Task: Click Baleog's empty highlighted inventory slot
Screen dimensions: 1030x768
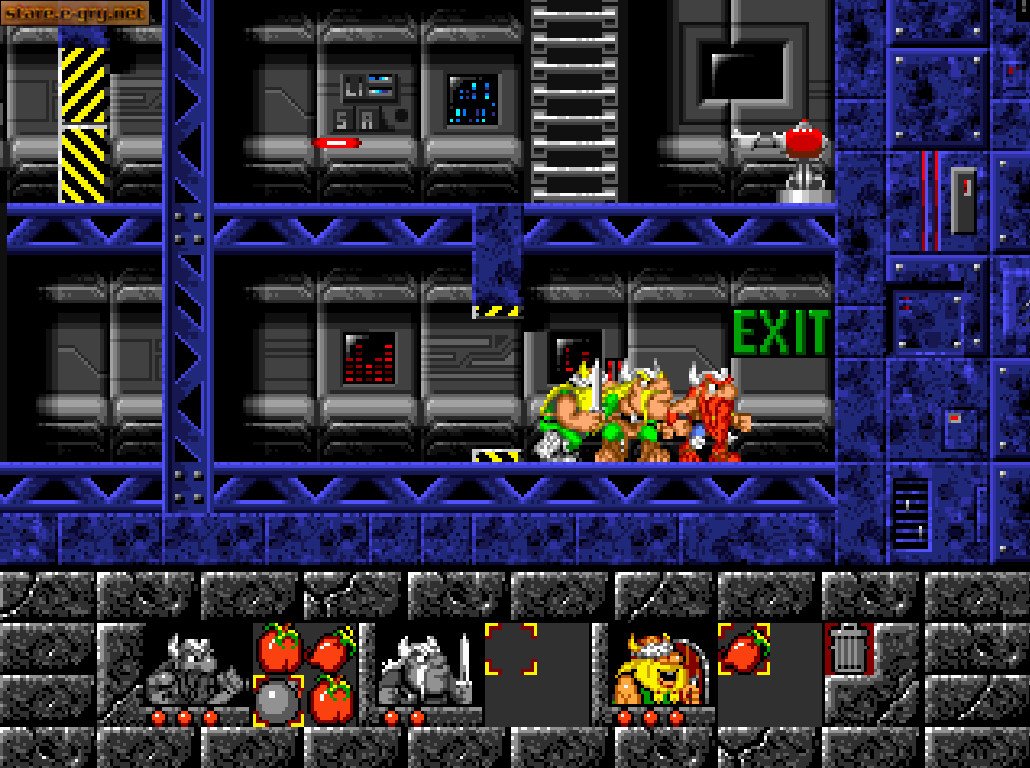Action: click(x=511, y=649)
